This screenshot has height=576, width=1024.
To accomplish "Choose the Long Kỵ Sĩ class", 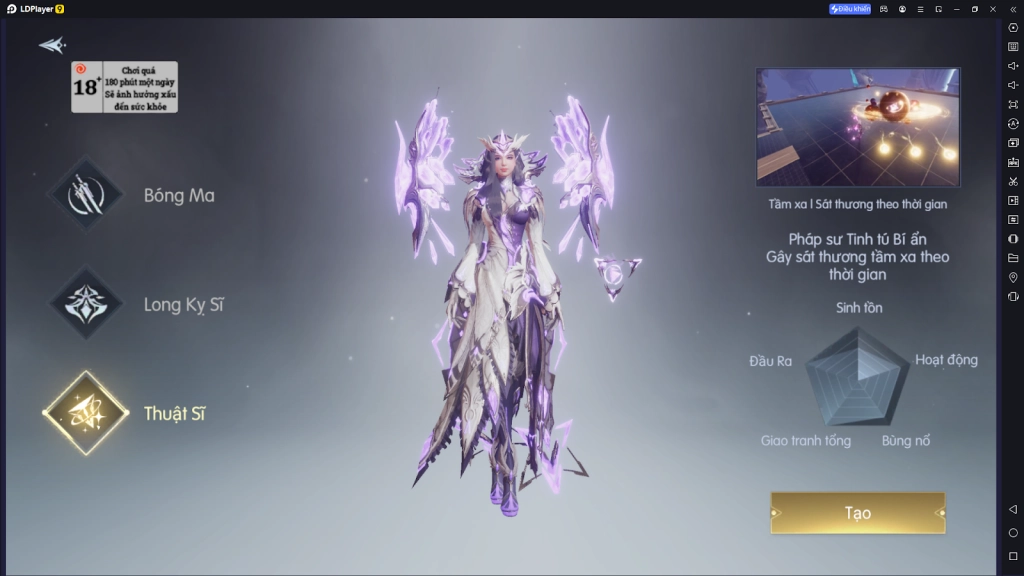I will pyautogui.click(x=87, y=304).
